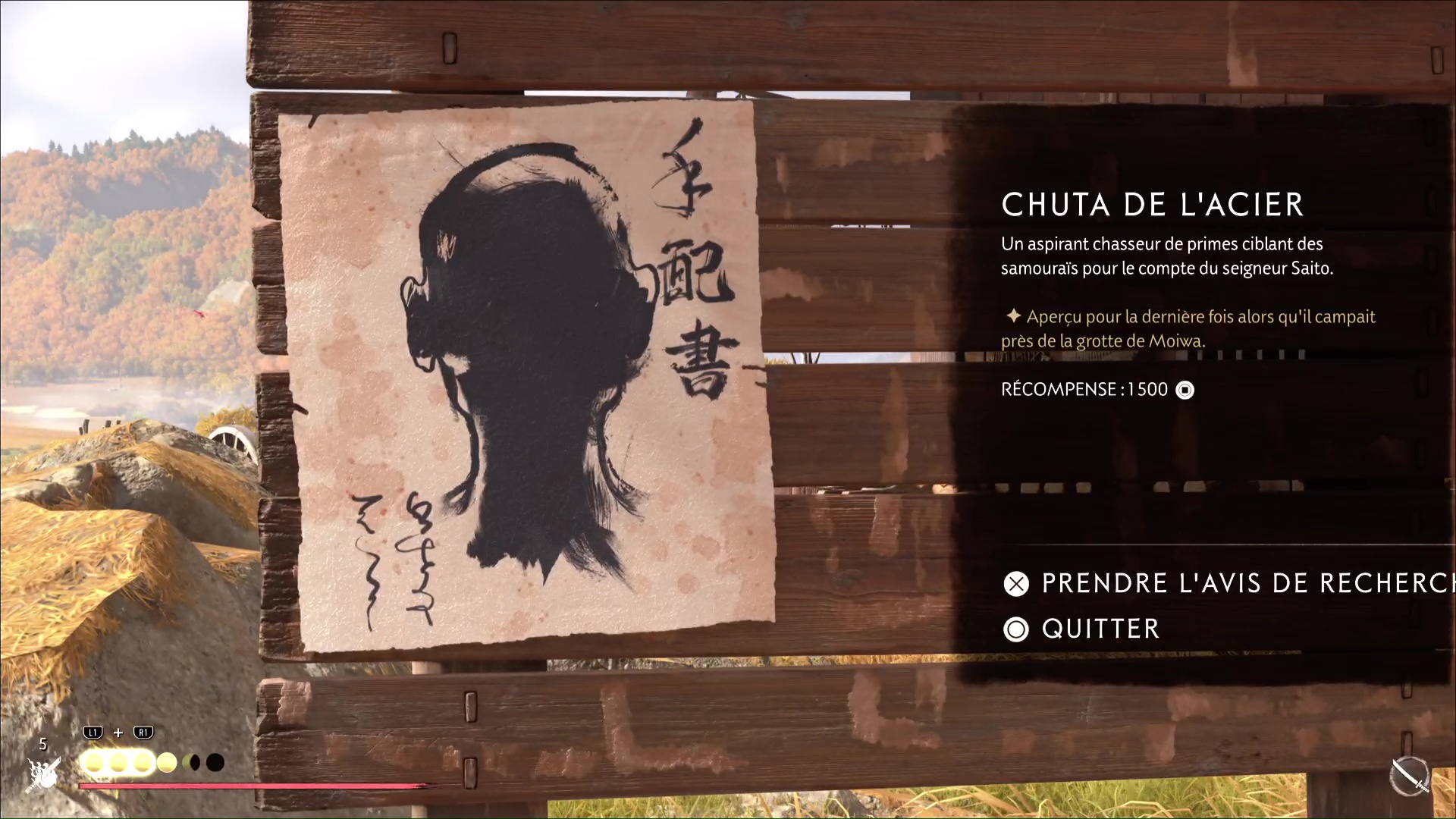Toggle the first glowing resolve circle
The width and height of the screenshot is (1456, 819).
pos(93,763)
